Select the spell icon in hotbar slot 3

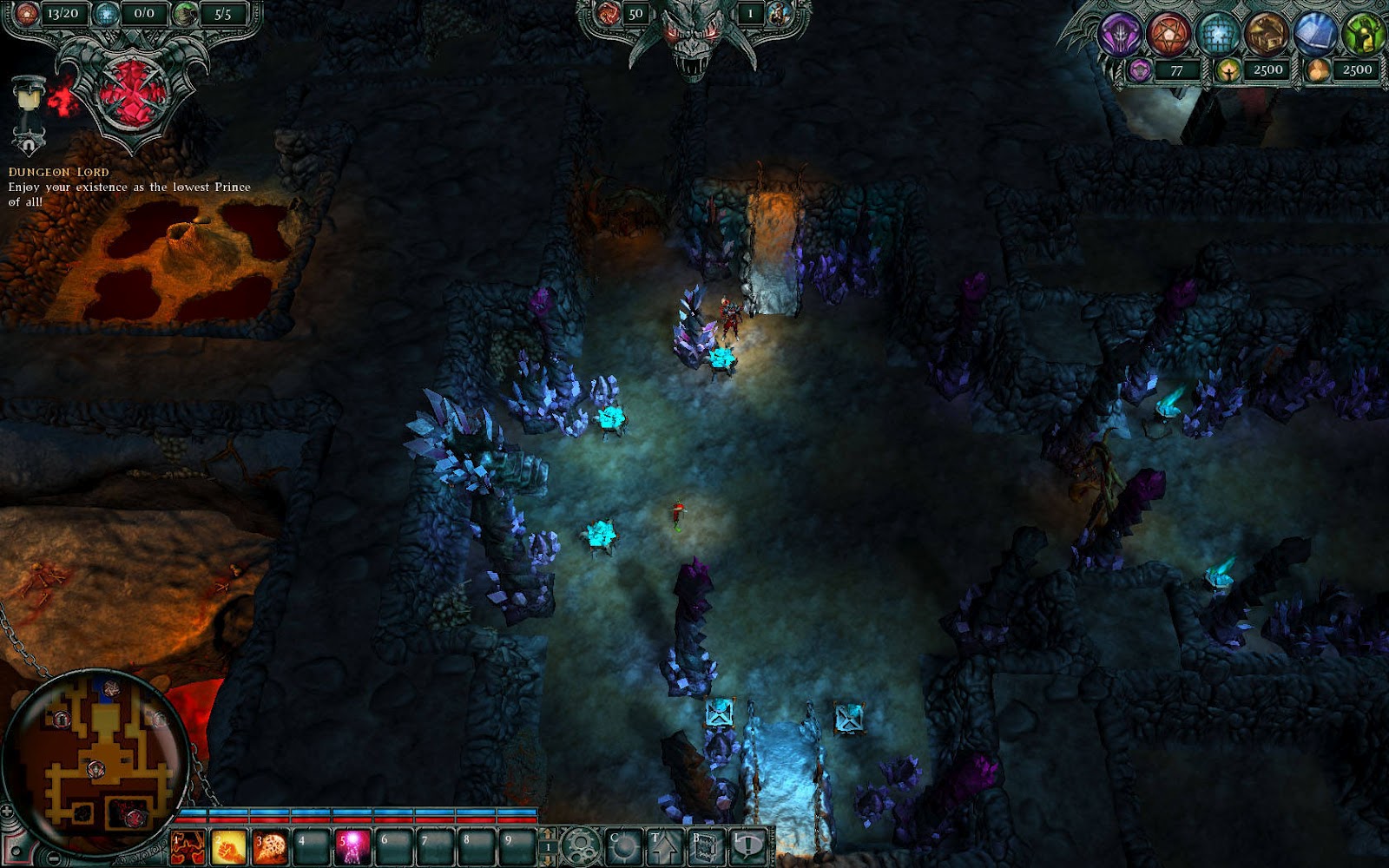(269, 848)
